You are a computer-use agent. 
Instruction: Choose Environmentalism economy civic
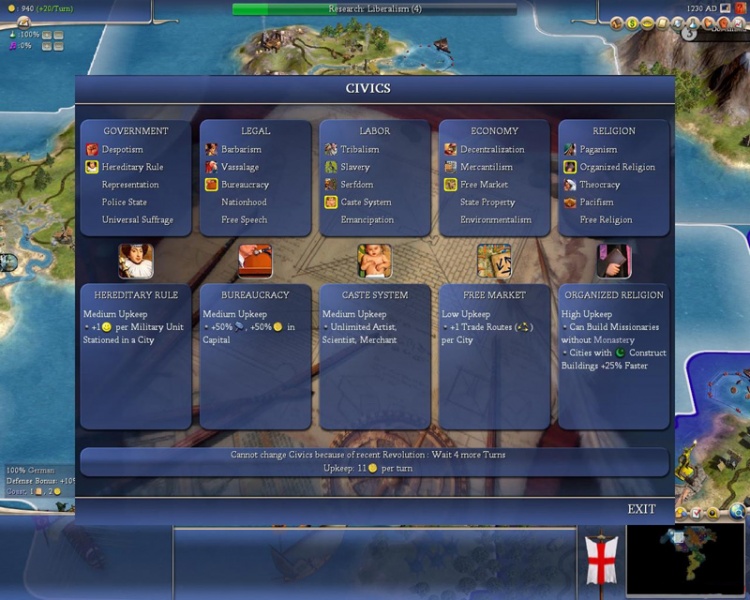pos(496,220)
